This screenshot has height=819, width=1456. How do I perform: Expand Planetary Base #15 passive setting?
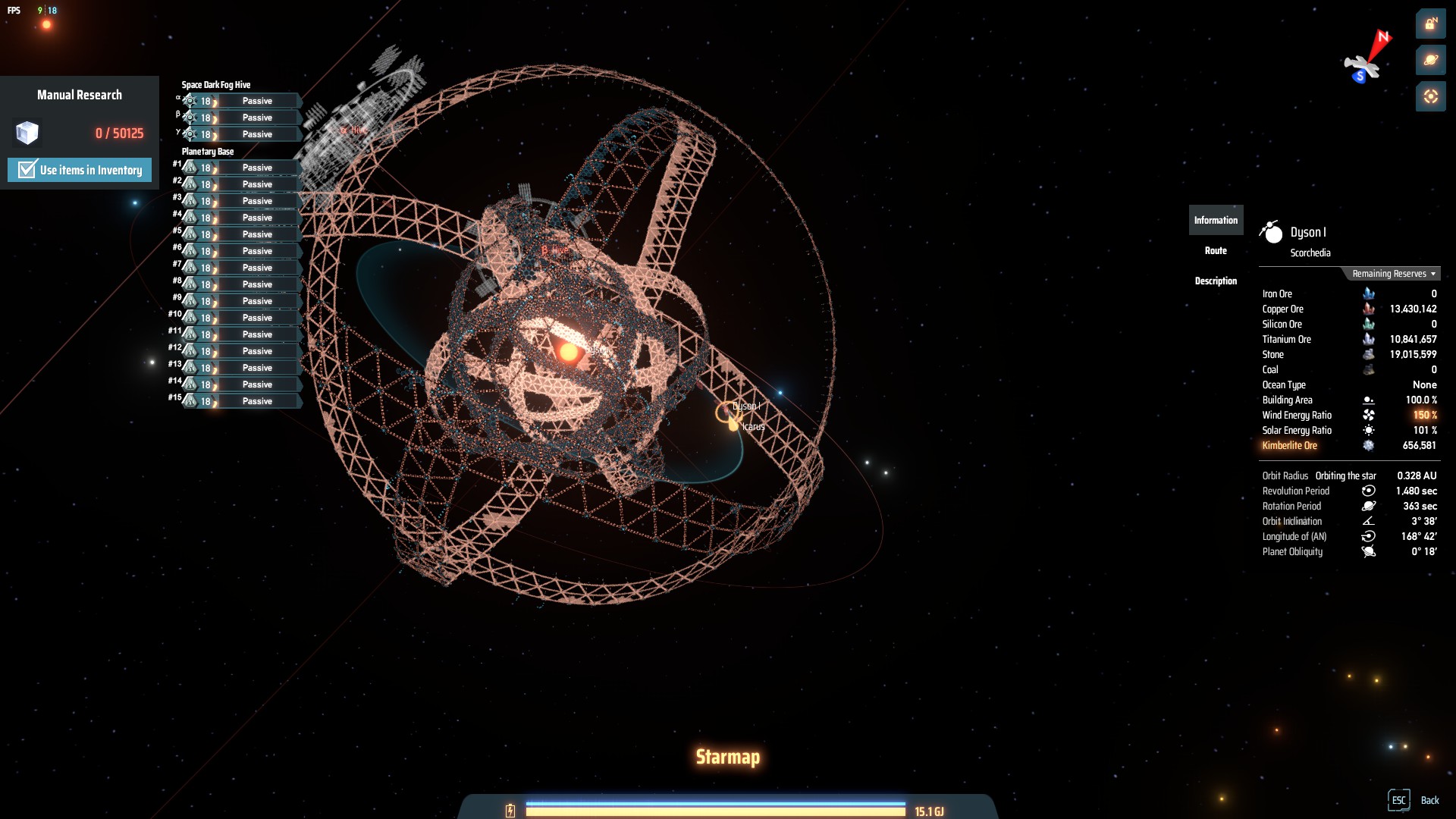click(x=257, y=401)
